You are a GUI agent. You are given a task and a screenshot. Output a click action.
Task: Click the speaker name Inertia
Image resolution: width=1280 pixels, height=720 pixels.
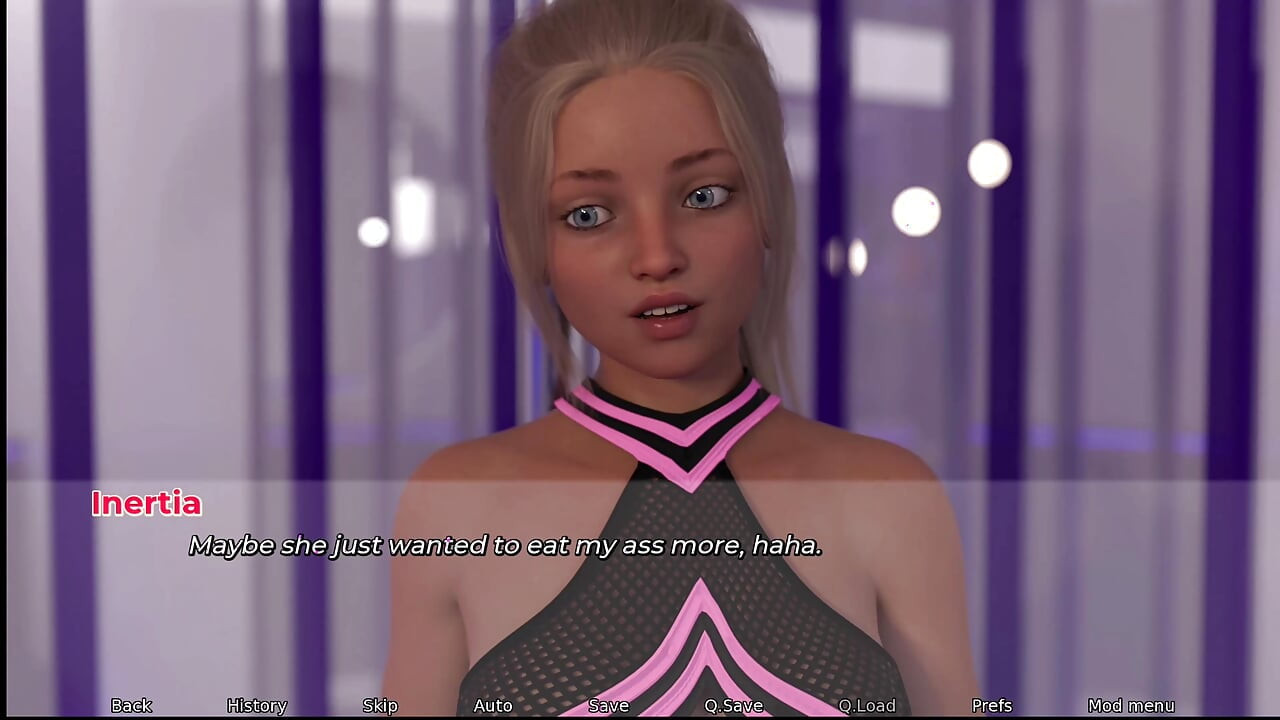click(146, 504)
